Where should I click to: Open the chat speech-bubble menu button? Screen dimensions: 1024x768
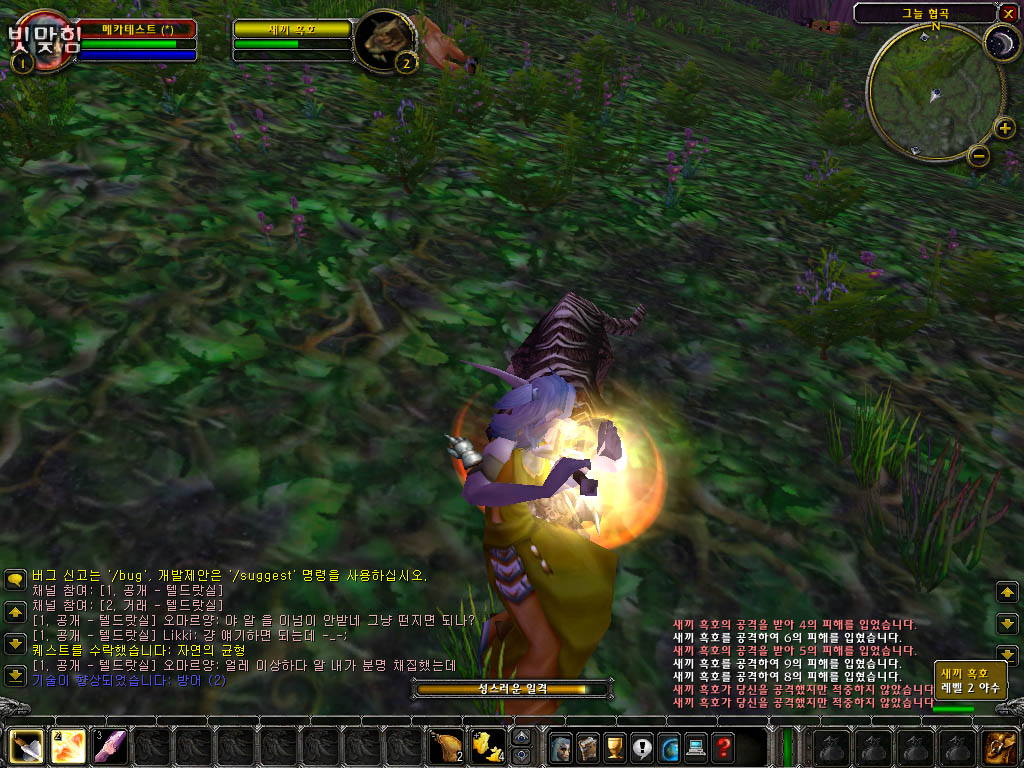pyautogui.click(x=15, y=579)
